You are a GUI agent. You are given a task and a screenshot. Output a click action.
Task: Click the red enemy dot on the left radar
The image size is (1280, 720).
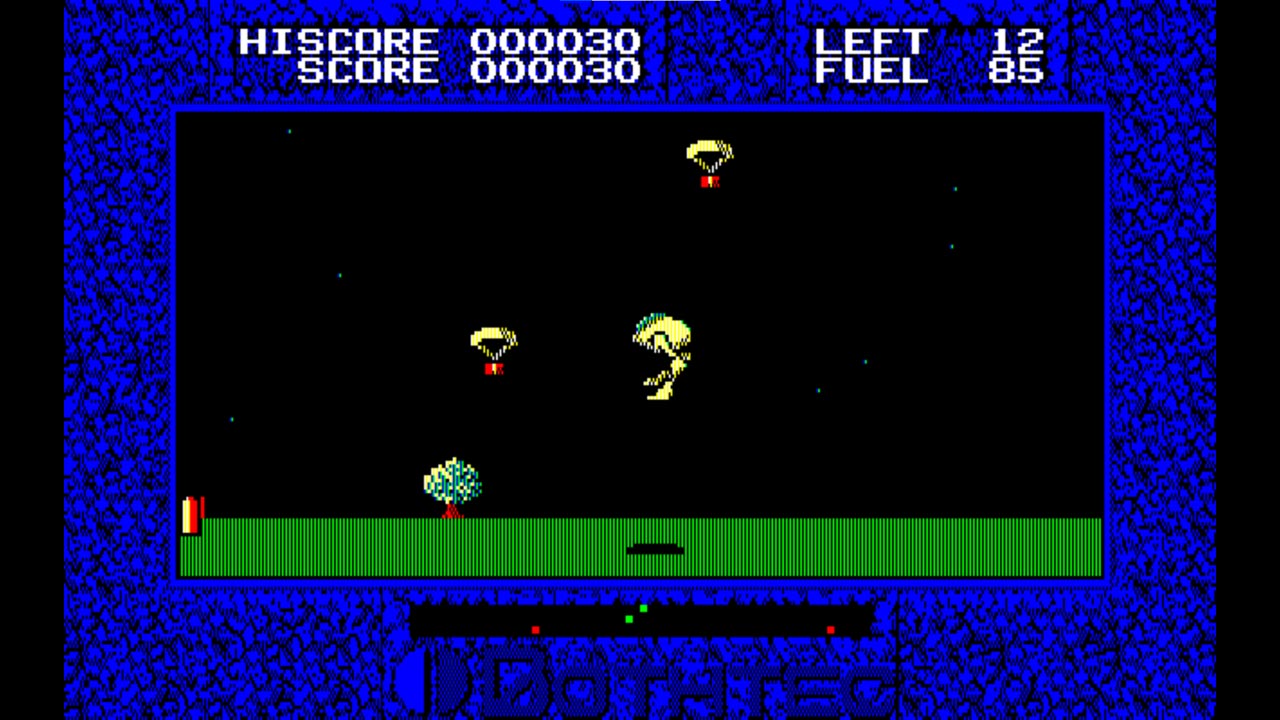(x=536, y=627)
